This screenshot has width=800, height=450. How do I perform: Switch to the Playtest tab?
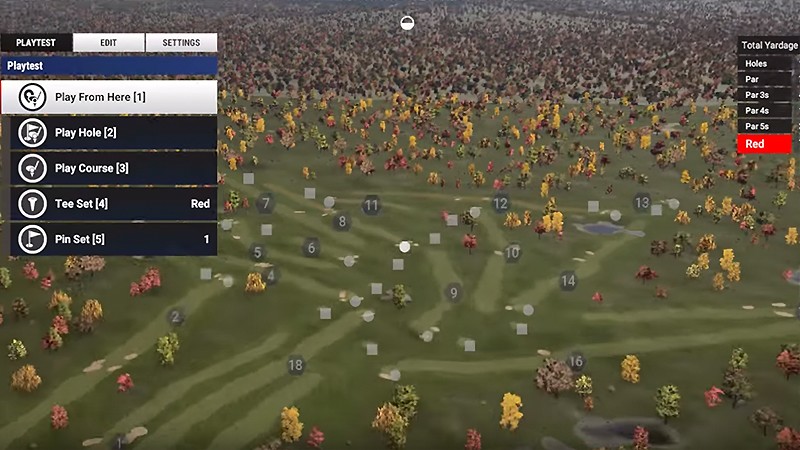36,43
